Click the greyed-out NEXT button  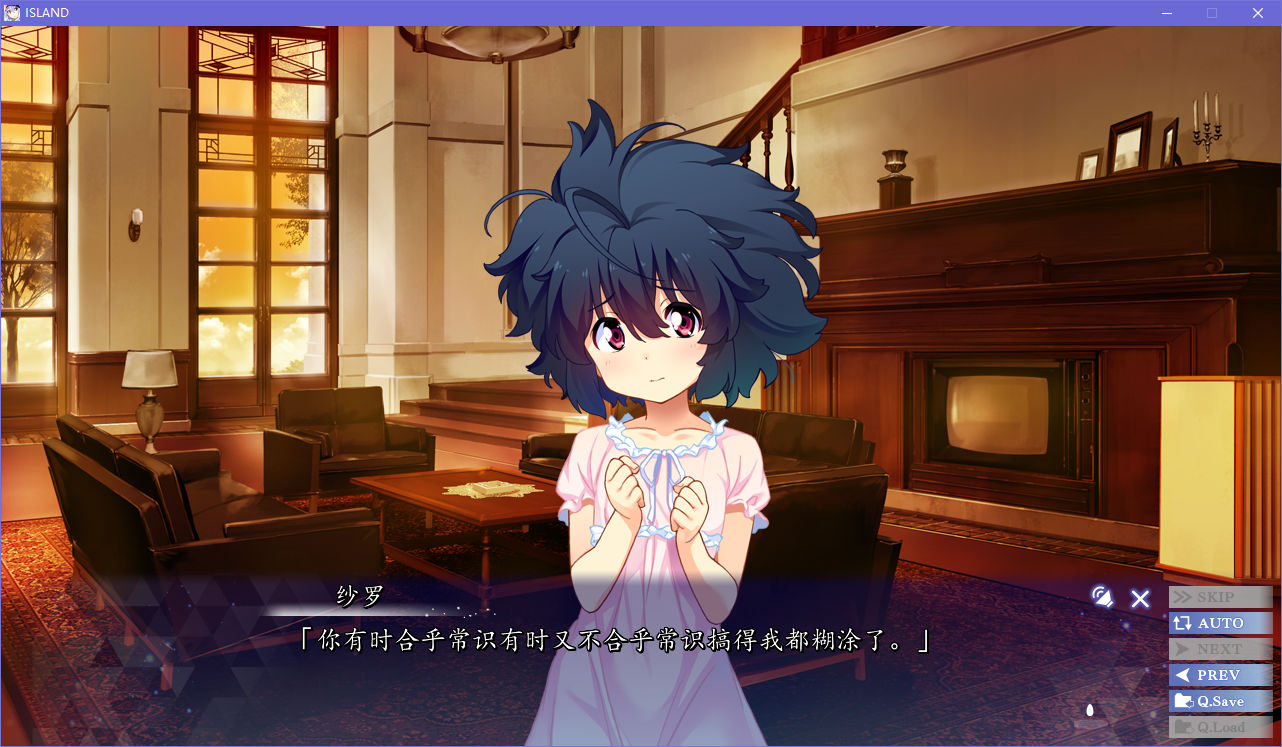click(1220, 649)
